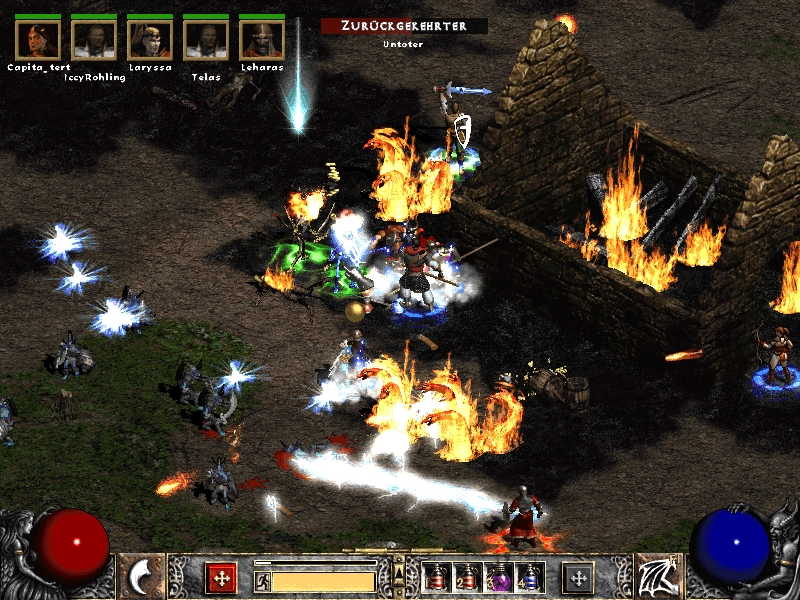
Task: Select Capita_tert's party portrait
Action: point(38,39)
